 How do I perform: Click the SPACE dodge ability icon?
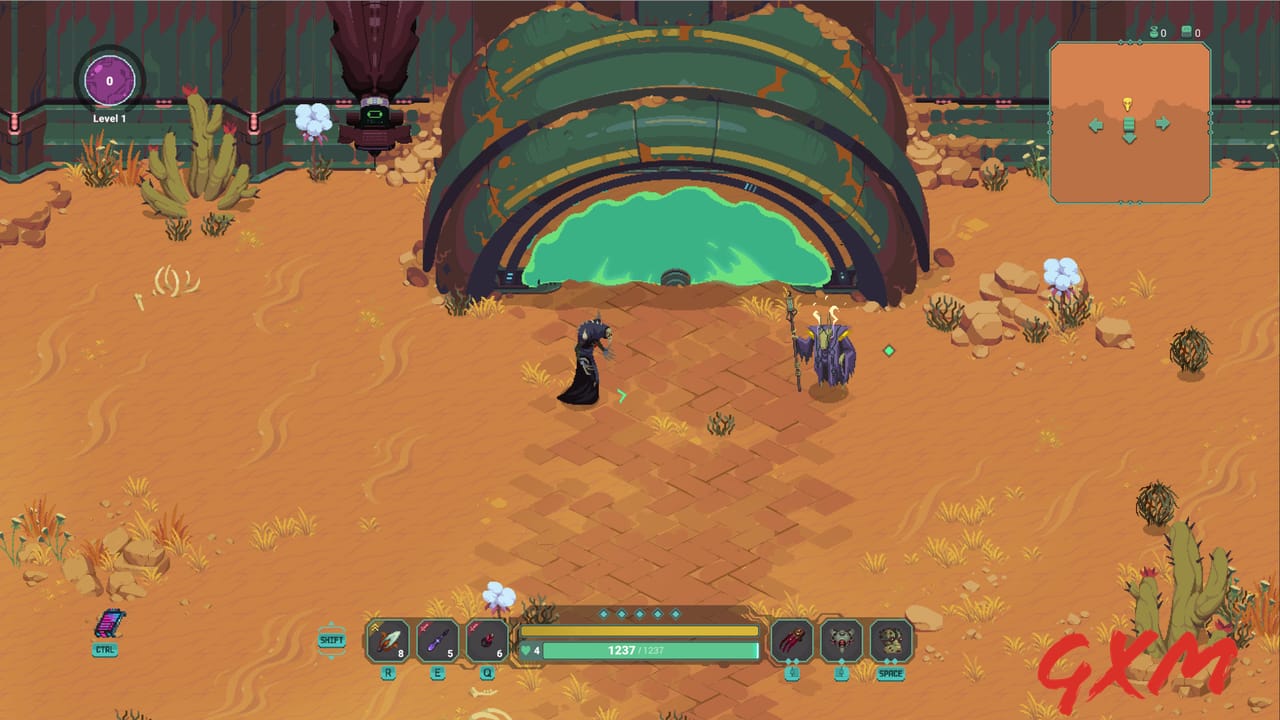tap(891, 640)
